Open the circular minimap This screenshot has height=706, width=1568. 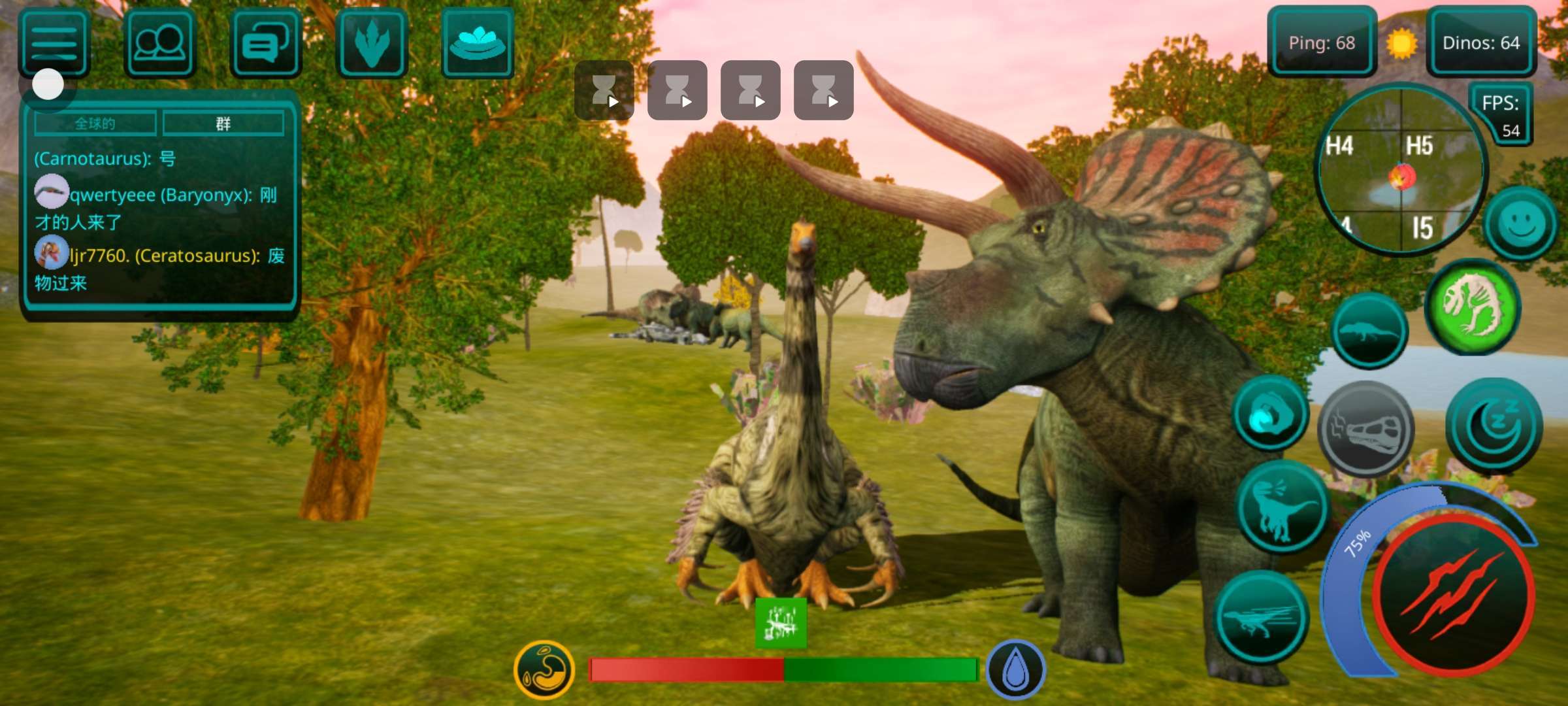pyautogui.click(x=1400, y=170)
